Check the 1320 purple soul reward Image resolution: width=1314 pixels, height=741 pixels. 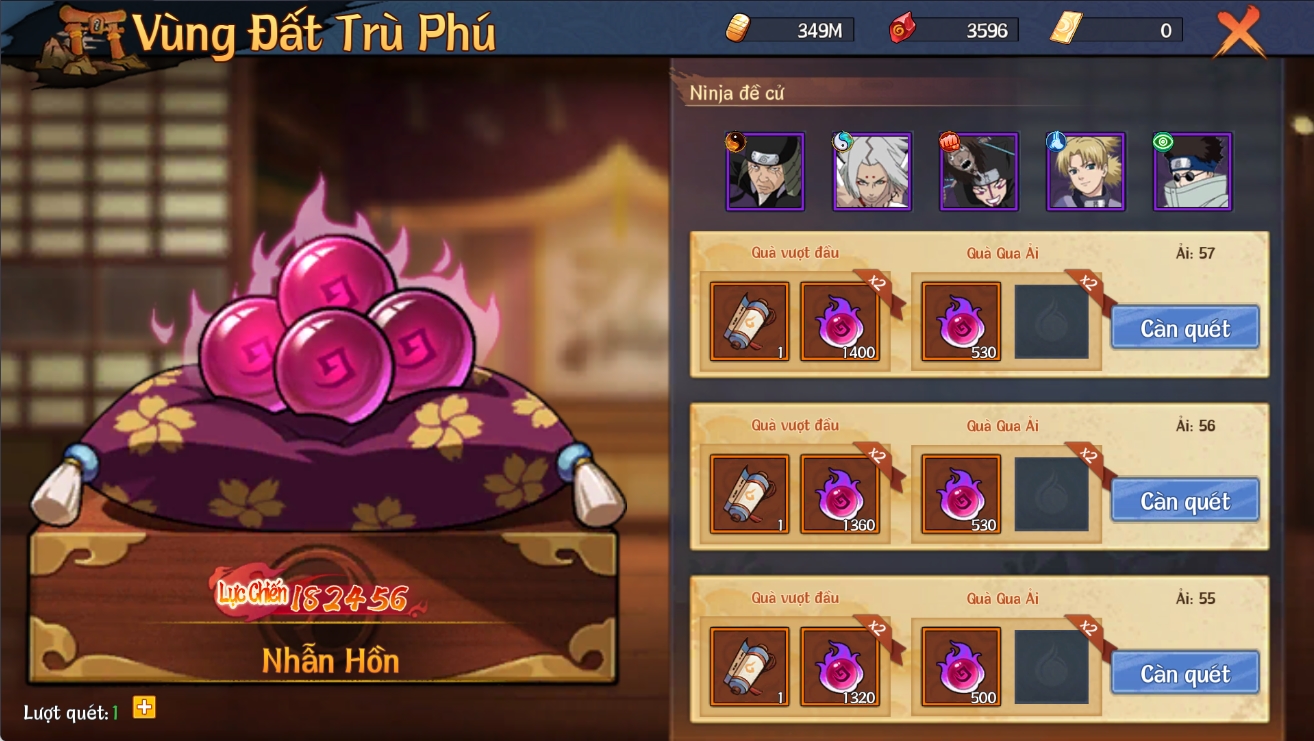point(840,667)
